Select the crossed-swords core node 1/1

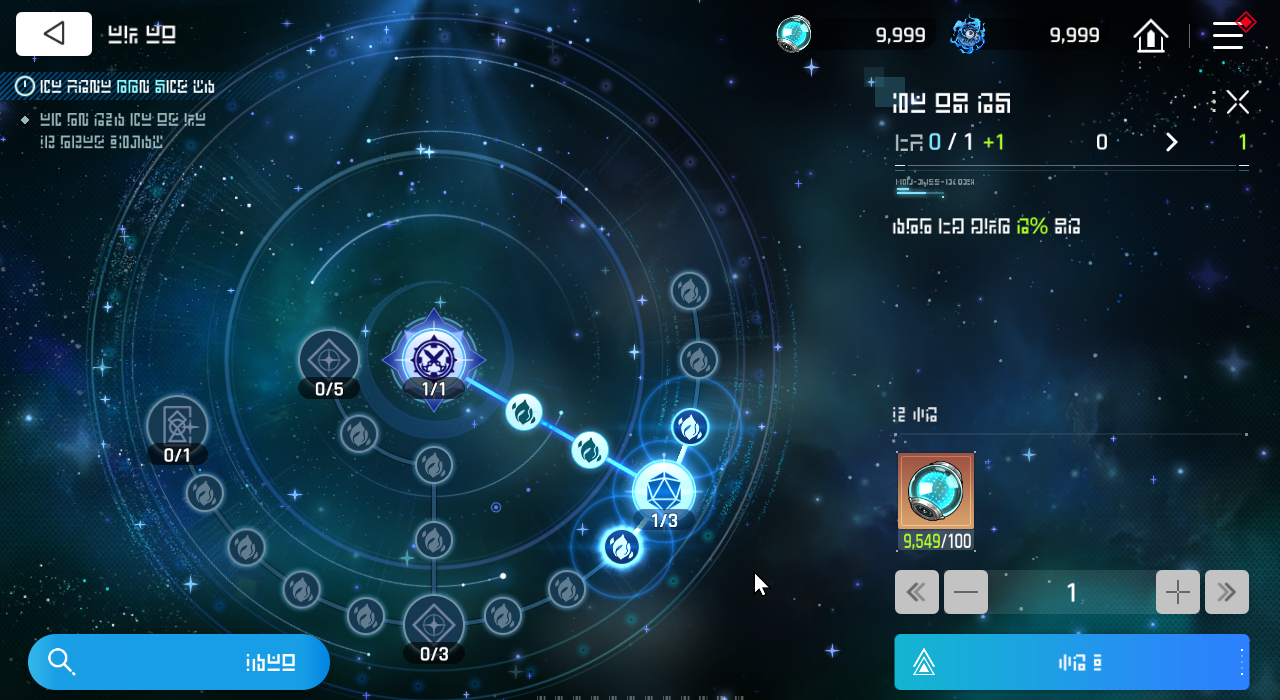[434, 357]
